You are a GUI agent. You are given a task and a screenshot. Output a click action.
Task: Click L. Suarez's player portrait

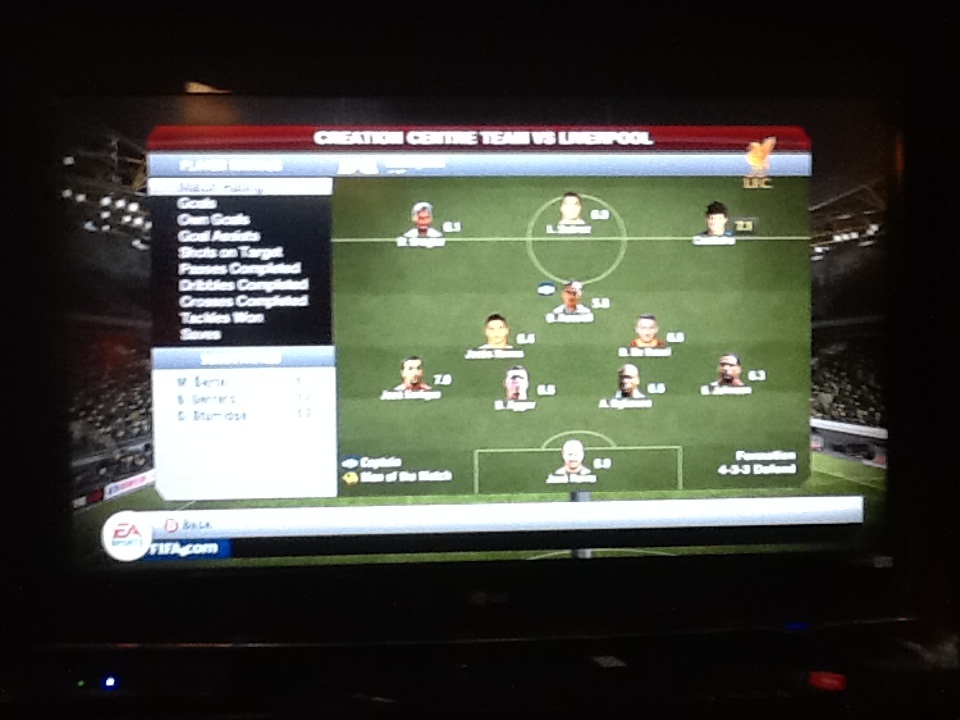pos(570,208)
